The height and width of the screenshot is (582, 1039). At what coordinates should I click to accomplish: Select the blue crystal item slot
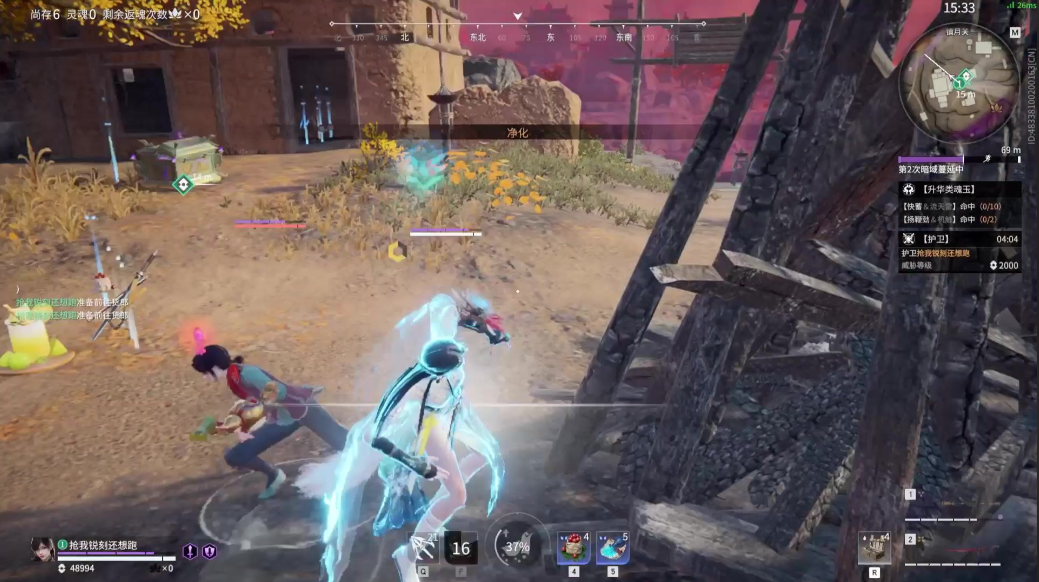point(612,548)
